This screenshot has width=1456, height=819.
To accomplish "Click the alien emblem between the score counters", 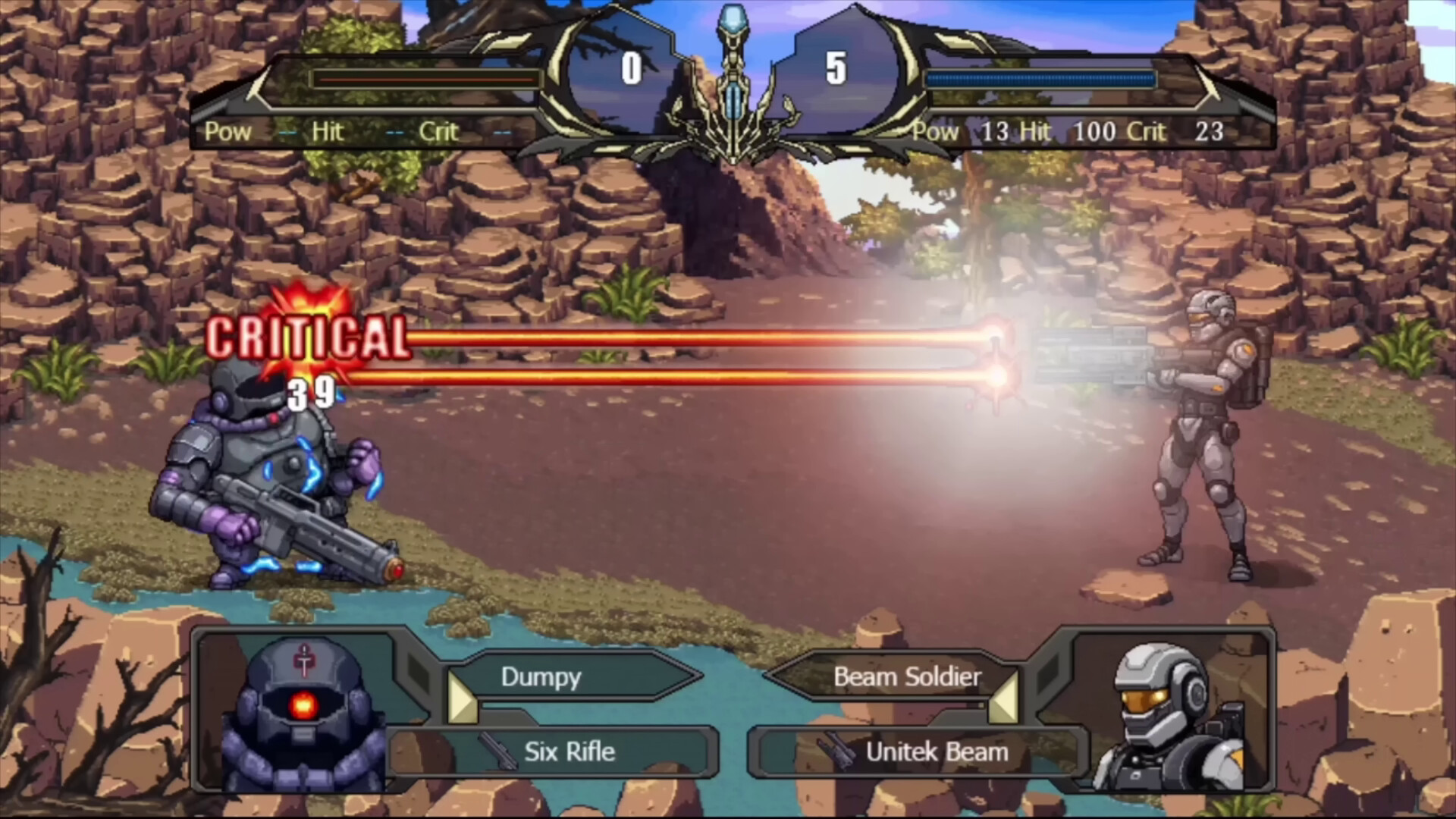I will coord(732,91).
